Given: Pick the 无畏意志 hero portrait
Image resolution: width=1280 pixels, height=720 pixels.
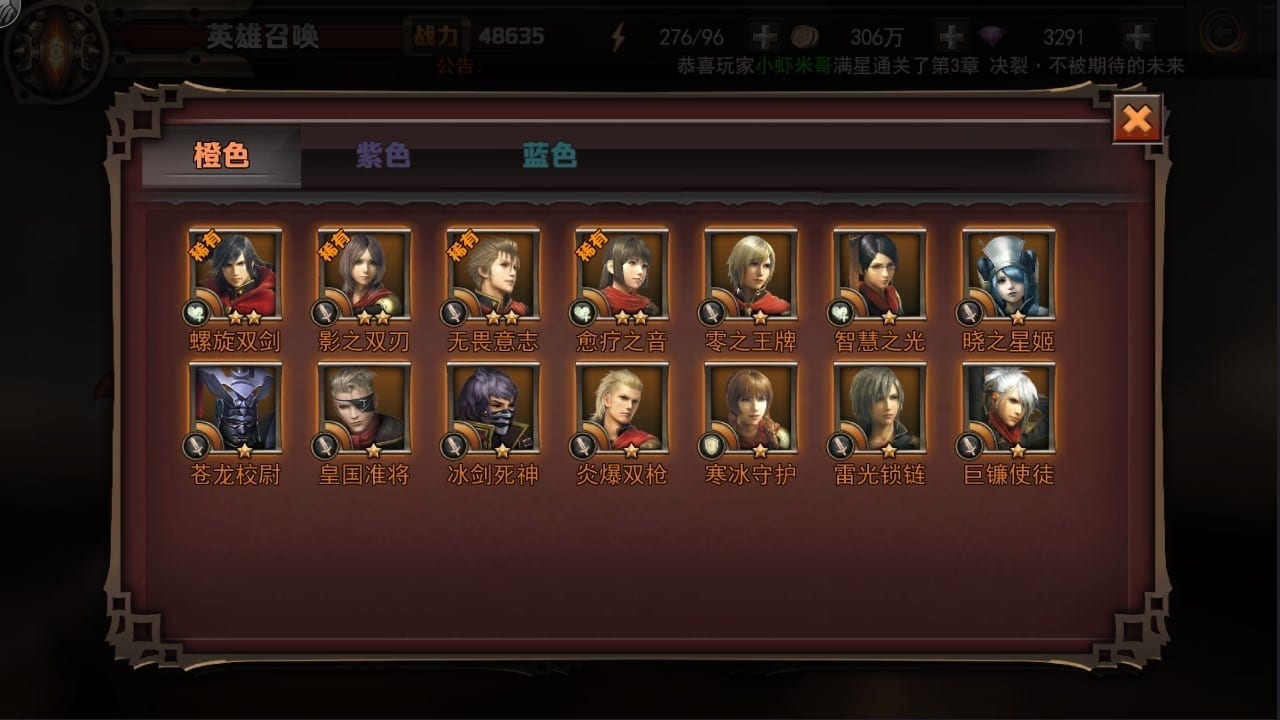Looking at the screenshot, I should point(493,275).
